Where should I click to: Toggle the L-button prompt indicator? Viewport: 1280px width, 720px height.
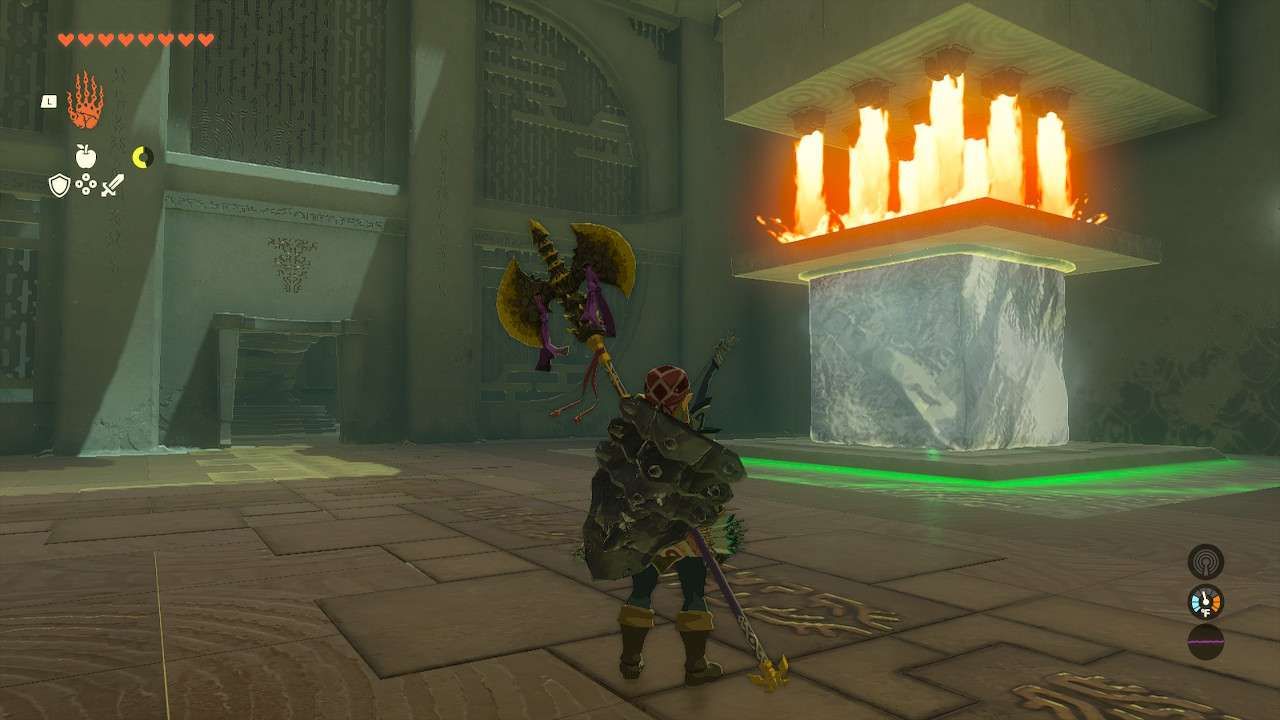(47, 100)
